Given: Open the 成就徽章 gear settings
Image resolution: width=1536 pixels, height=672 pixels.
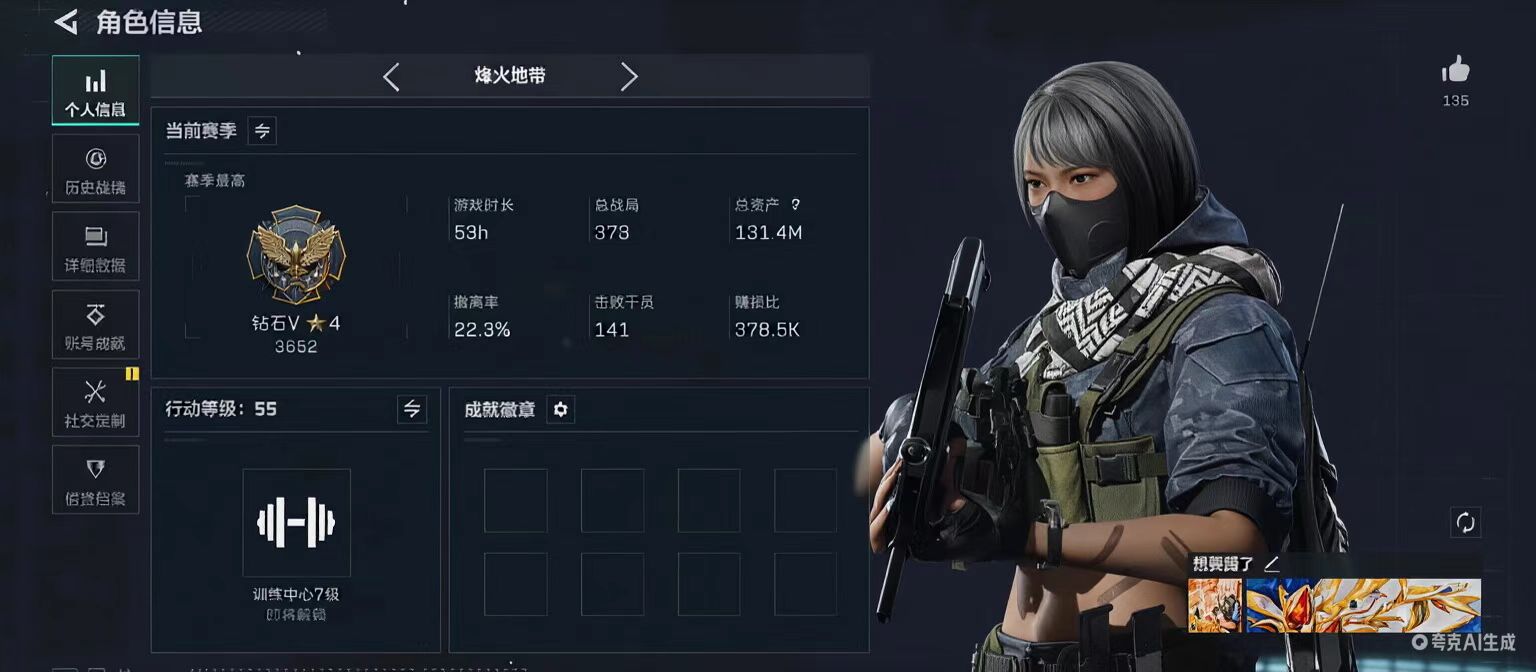Looking at the screenshot, I should (x=560, y=410).
